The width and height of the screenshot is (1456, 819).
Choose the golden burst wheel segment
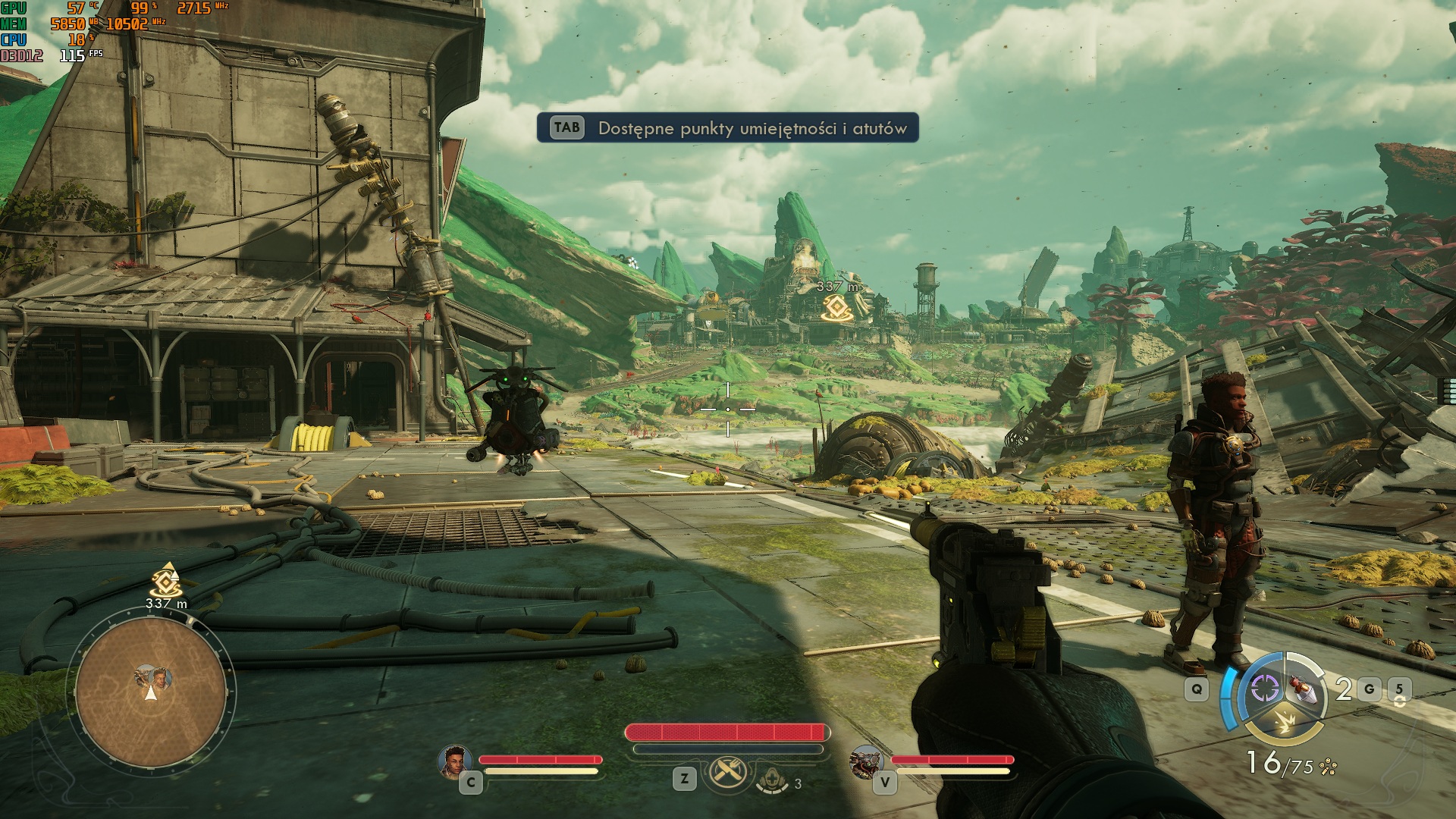tap(1285, 723)
